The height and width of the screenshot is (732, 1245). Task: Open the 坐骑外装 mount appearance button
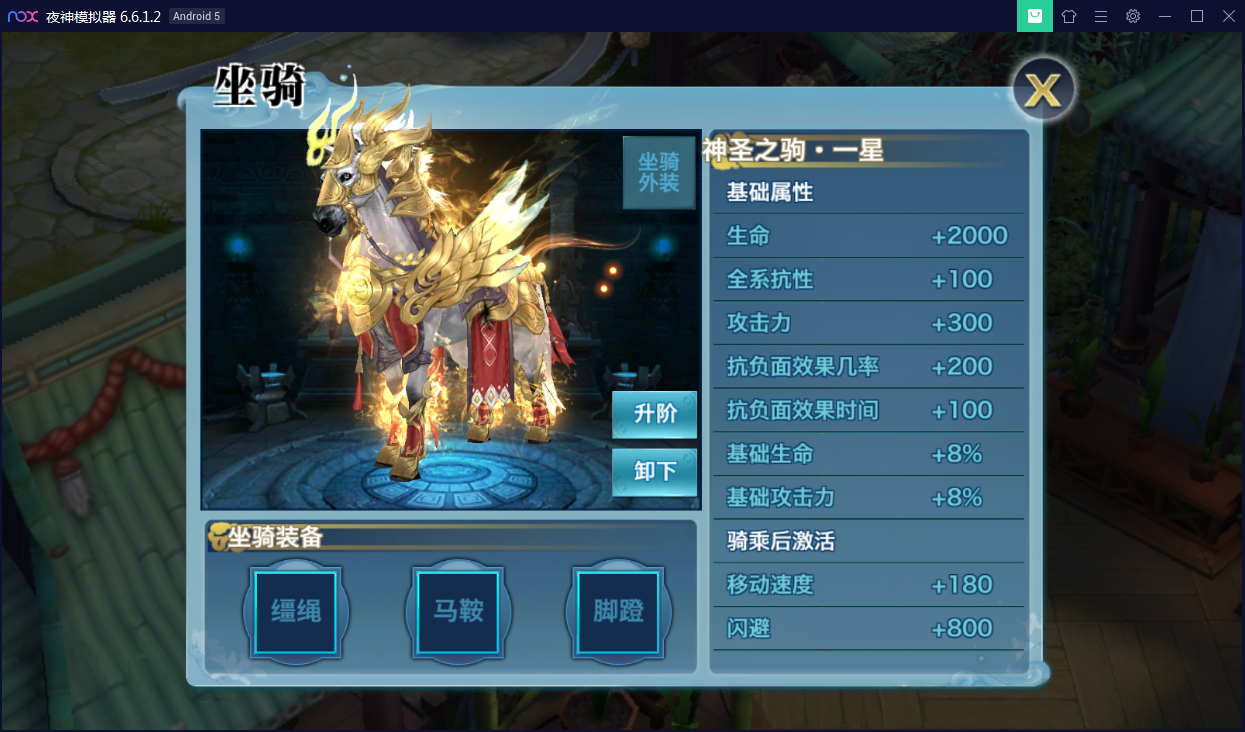click(x=658, y=173)
